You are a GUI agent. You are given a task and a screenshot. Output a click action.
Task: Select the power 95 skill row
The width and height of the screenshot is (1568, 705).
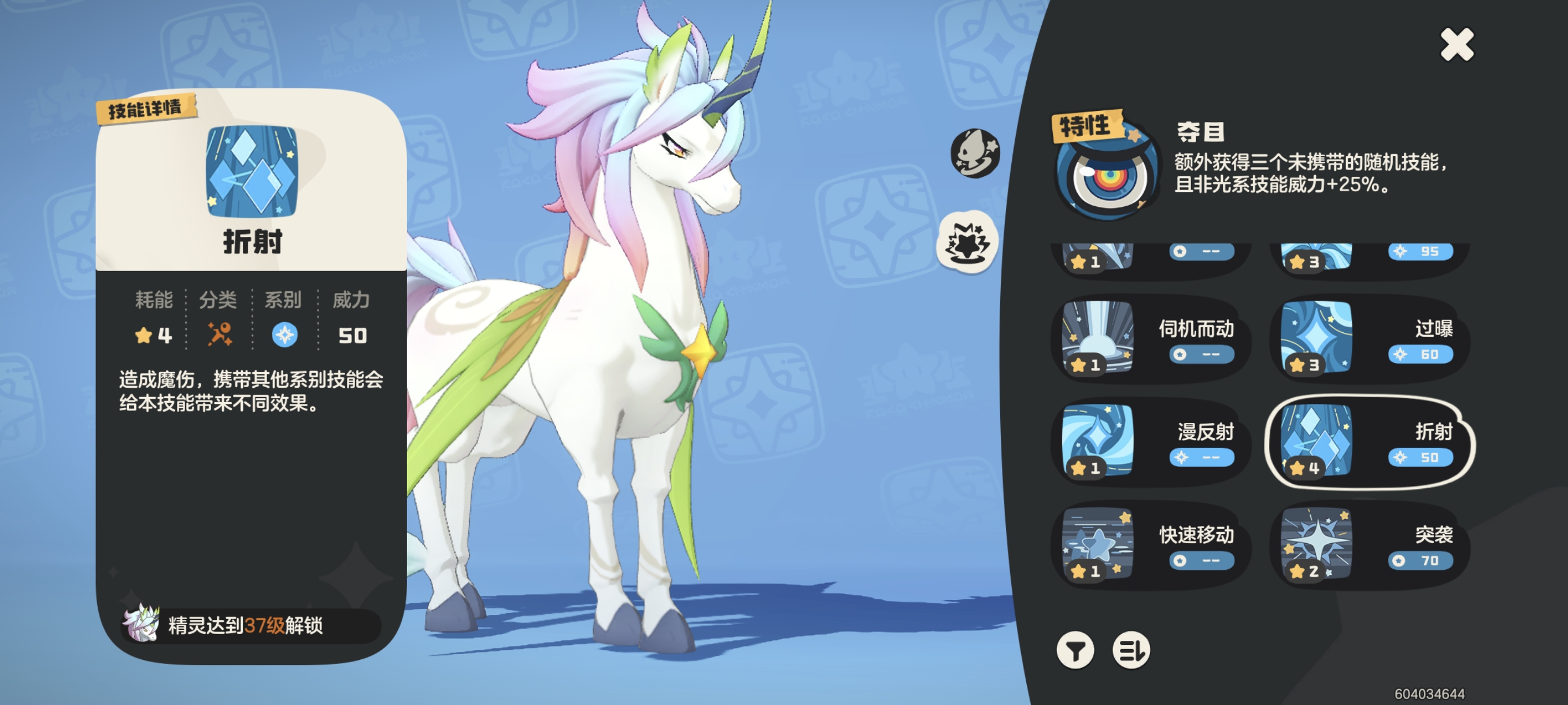pyautogui.click(x=1369, y=258)
